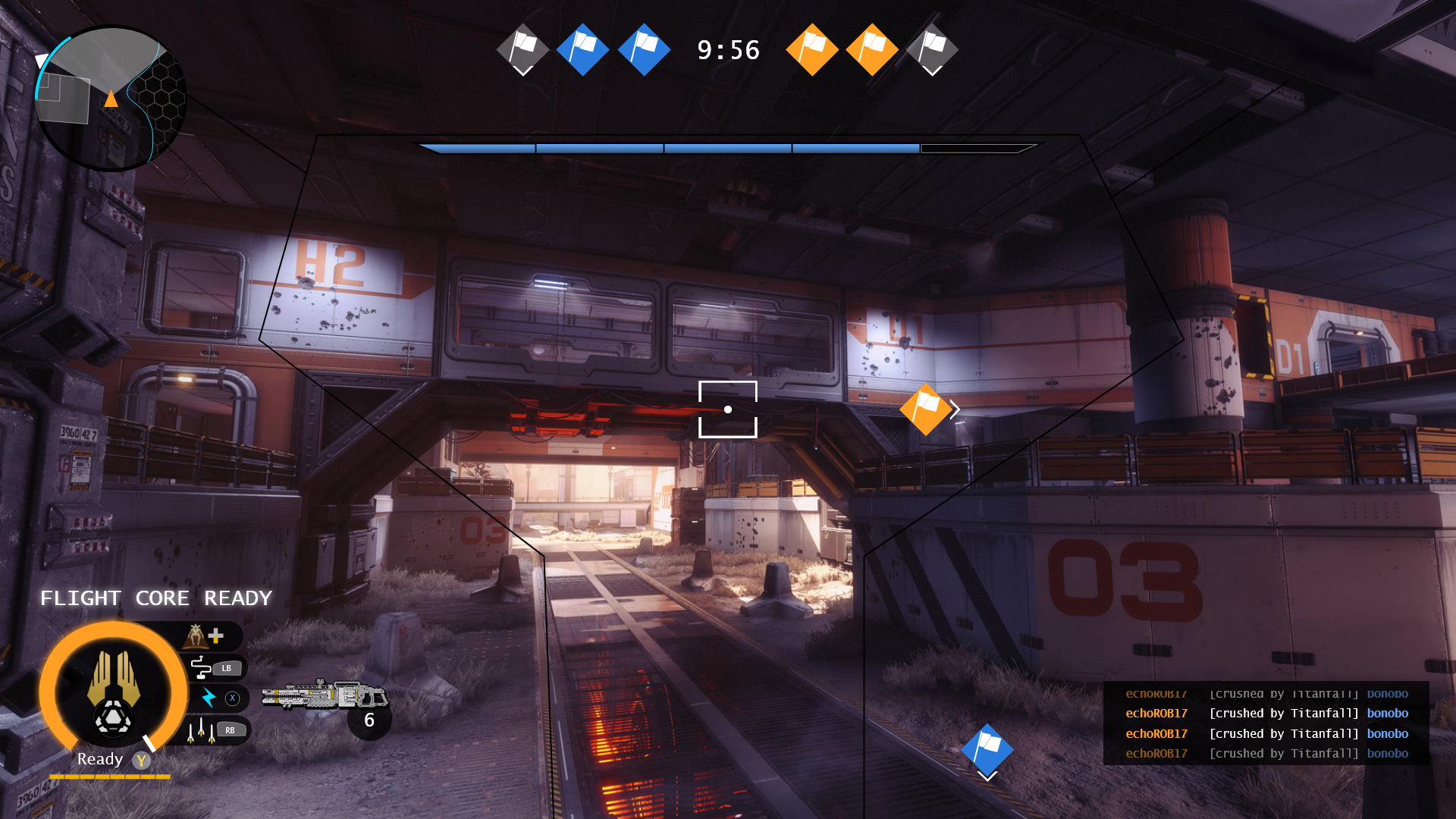The image size is (1456, 819).
Task: Open the kill feed log panel
Action: (1266, 723)
